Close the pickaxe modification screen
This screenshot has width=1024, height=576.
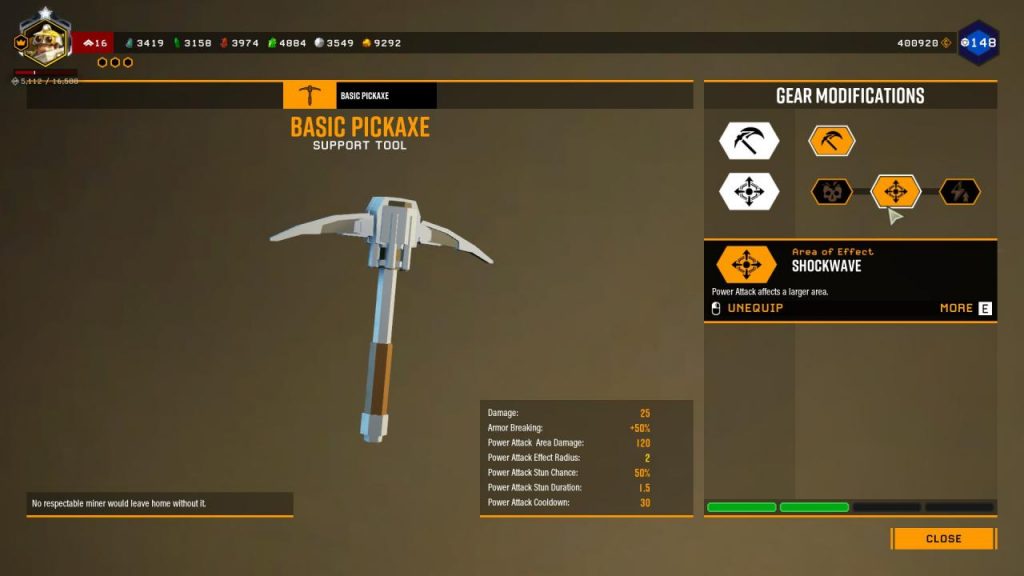tap(943, 539)
